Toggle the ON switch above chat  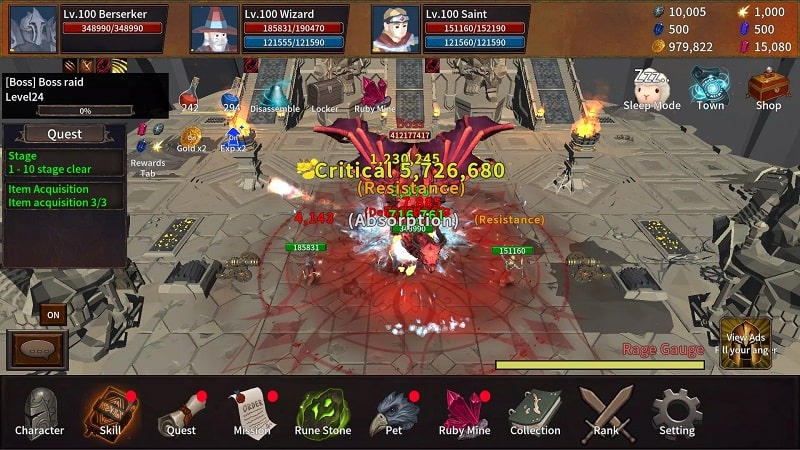(x=53, y=315)
